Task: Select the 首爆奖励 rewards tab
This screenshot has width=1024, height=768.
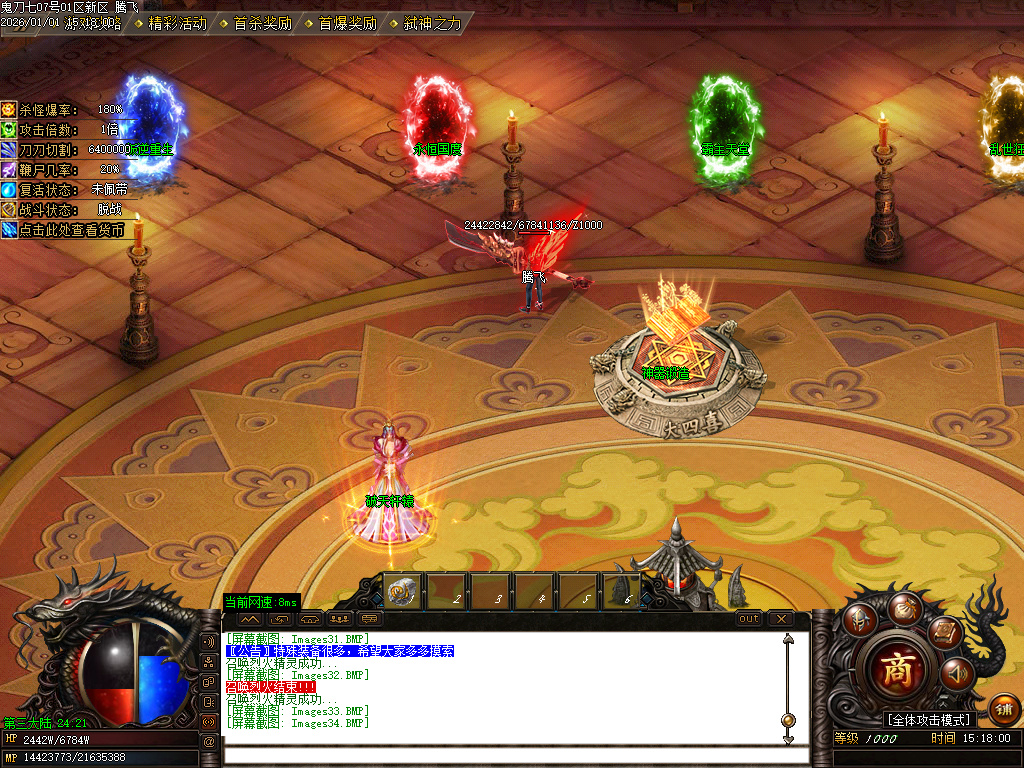Action: [347, 23]
